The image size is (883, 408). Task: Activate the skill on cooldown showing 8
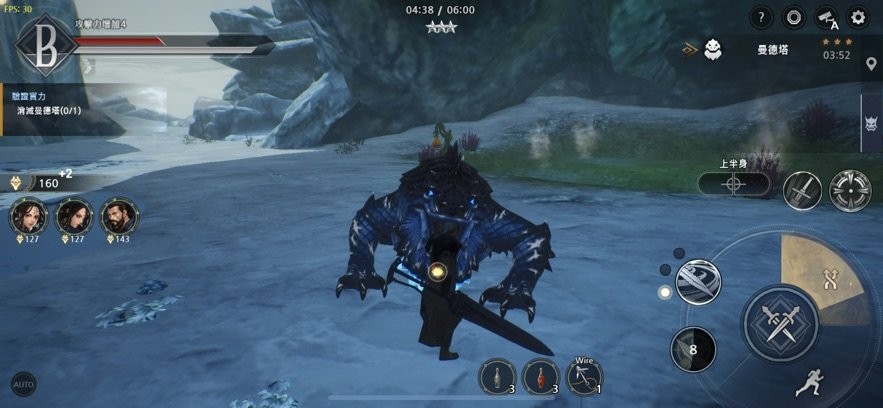tap(692, 349)
